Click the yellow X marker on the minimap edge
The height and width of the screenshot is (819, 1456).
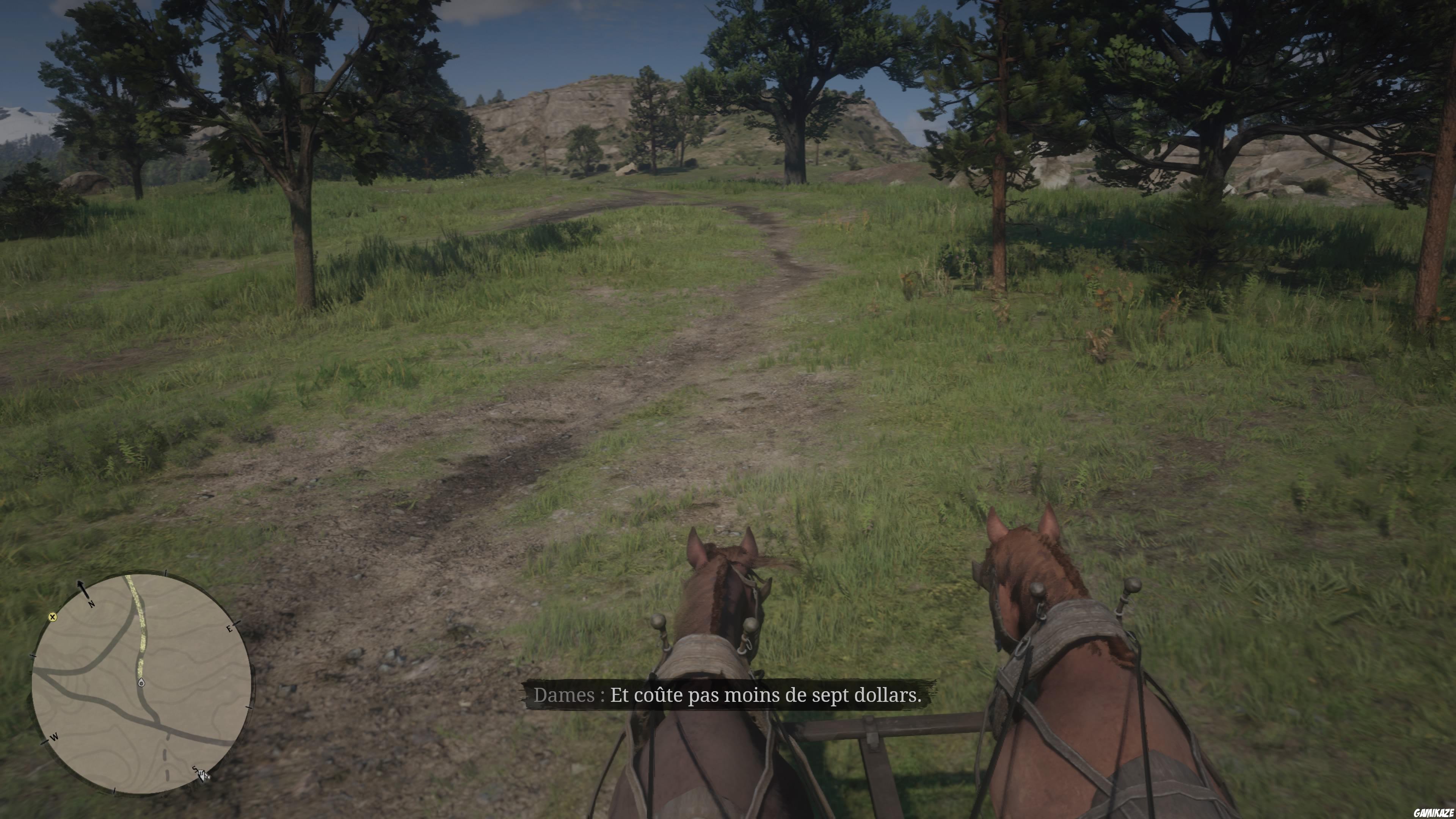pos(53,617)
